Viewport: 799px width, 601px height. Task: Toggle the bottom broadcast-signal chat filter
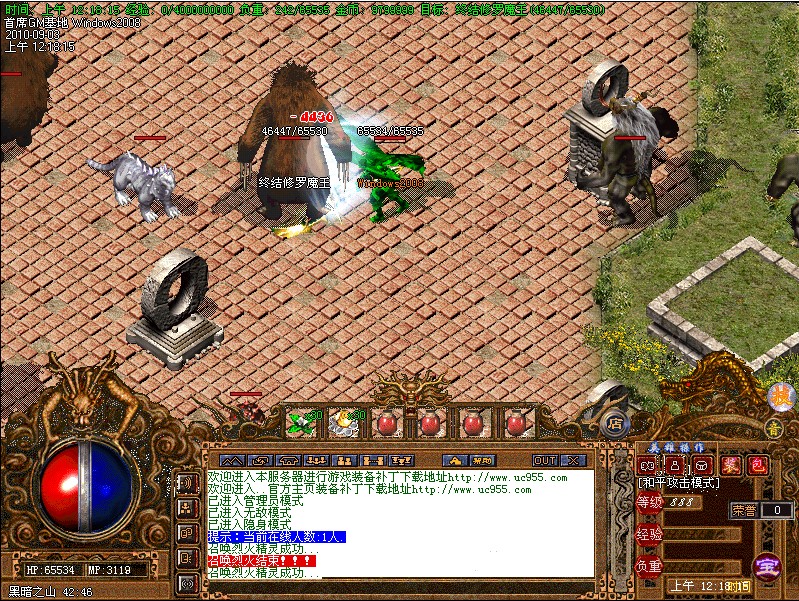187,582
